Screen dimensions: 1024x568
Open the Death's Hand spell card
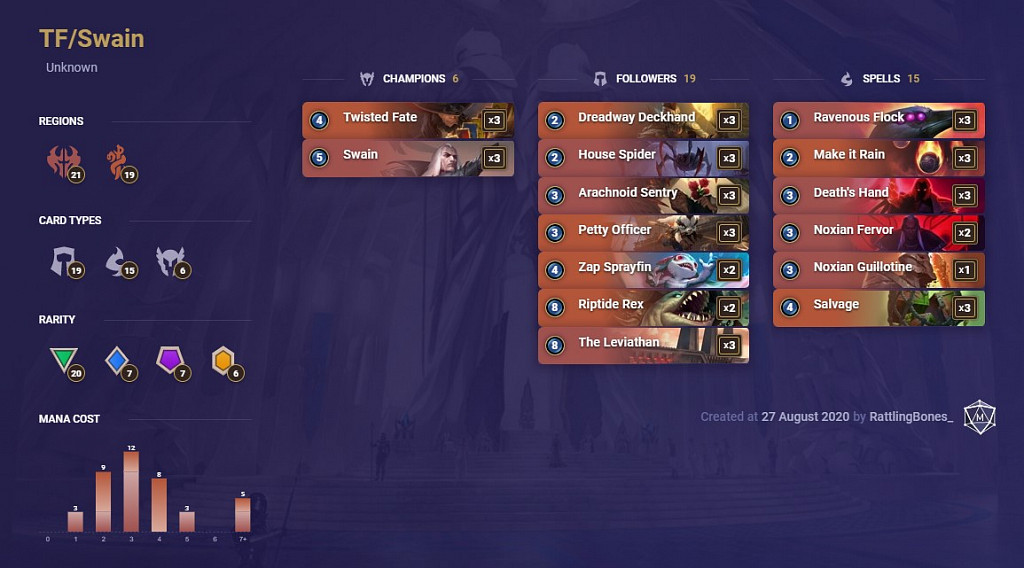pos(878,194)
